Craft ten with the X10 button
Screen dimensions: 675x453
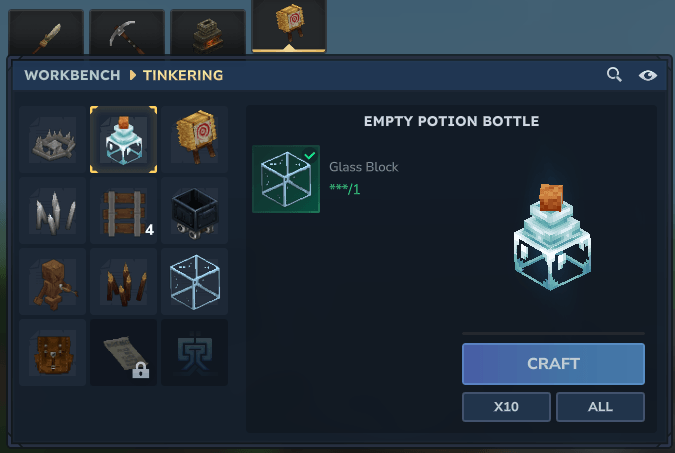pos(506,407)
